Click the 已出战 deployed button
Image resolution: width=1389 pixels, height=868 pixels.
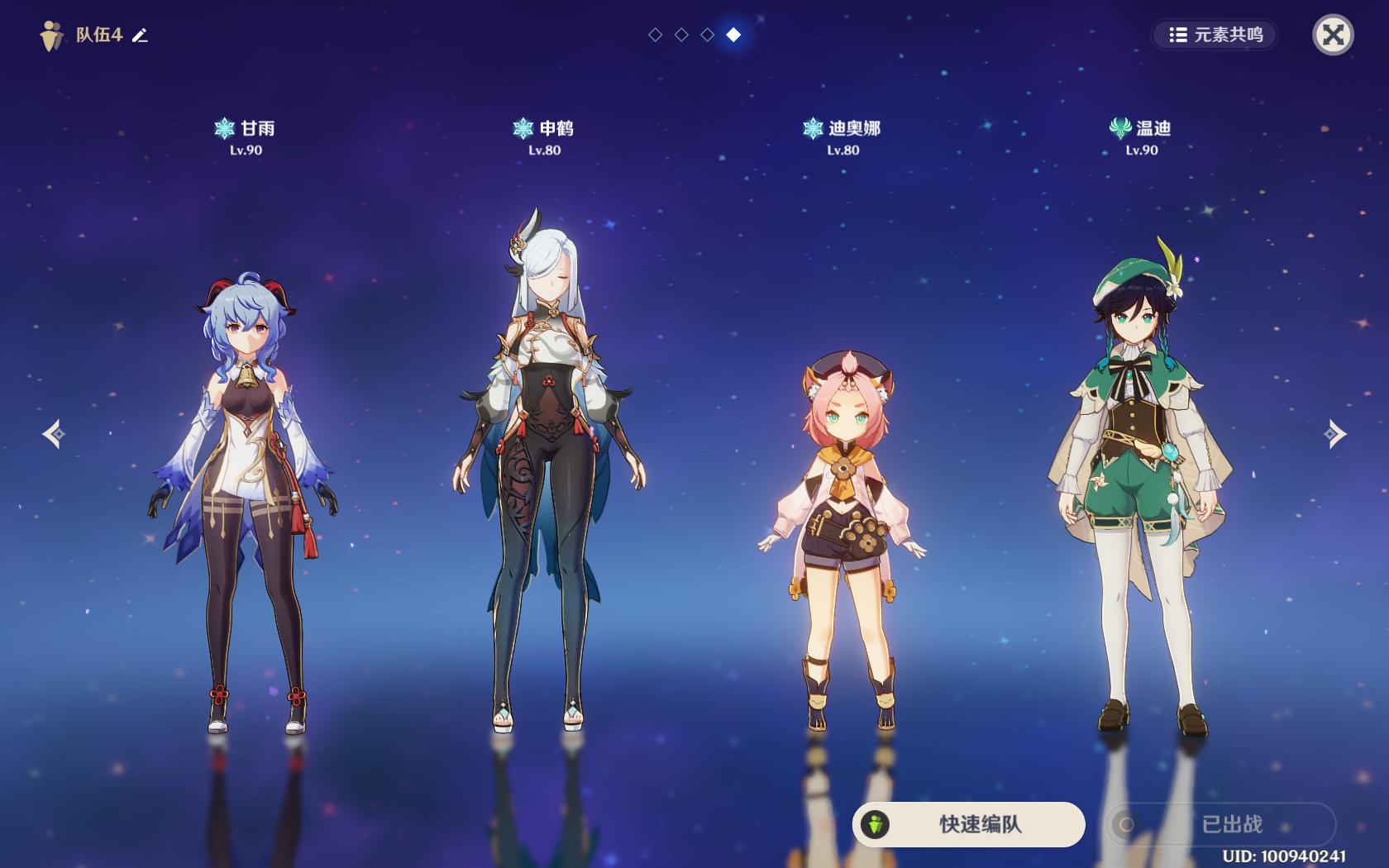(1221, 824)
